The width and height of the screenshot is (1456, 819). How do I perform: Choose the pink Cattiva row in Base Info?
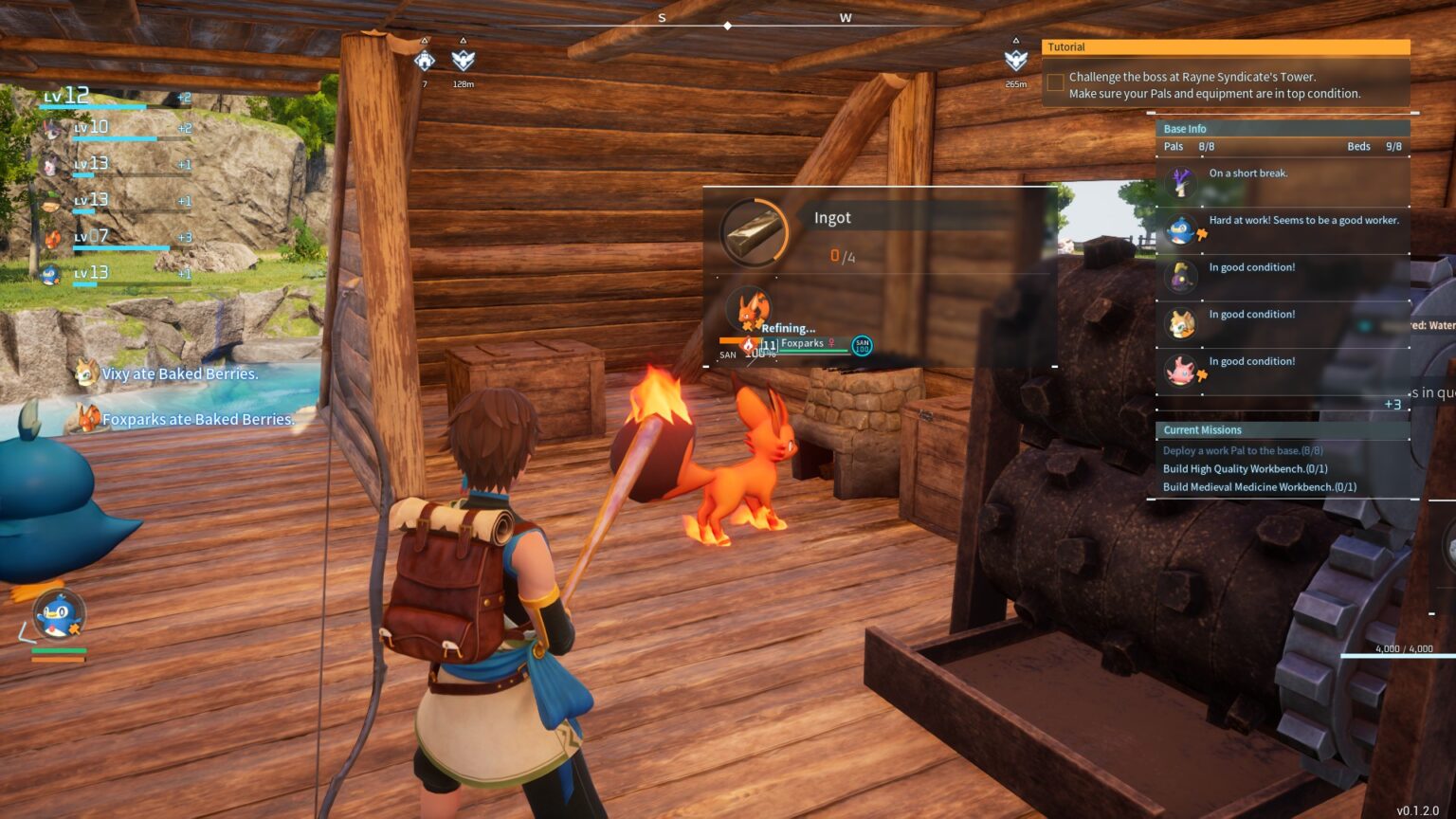[1181, 371]
